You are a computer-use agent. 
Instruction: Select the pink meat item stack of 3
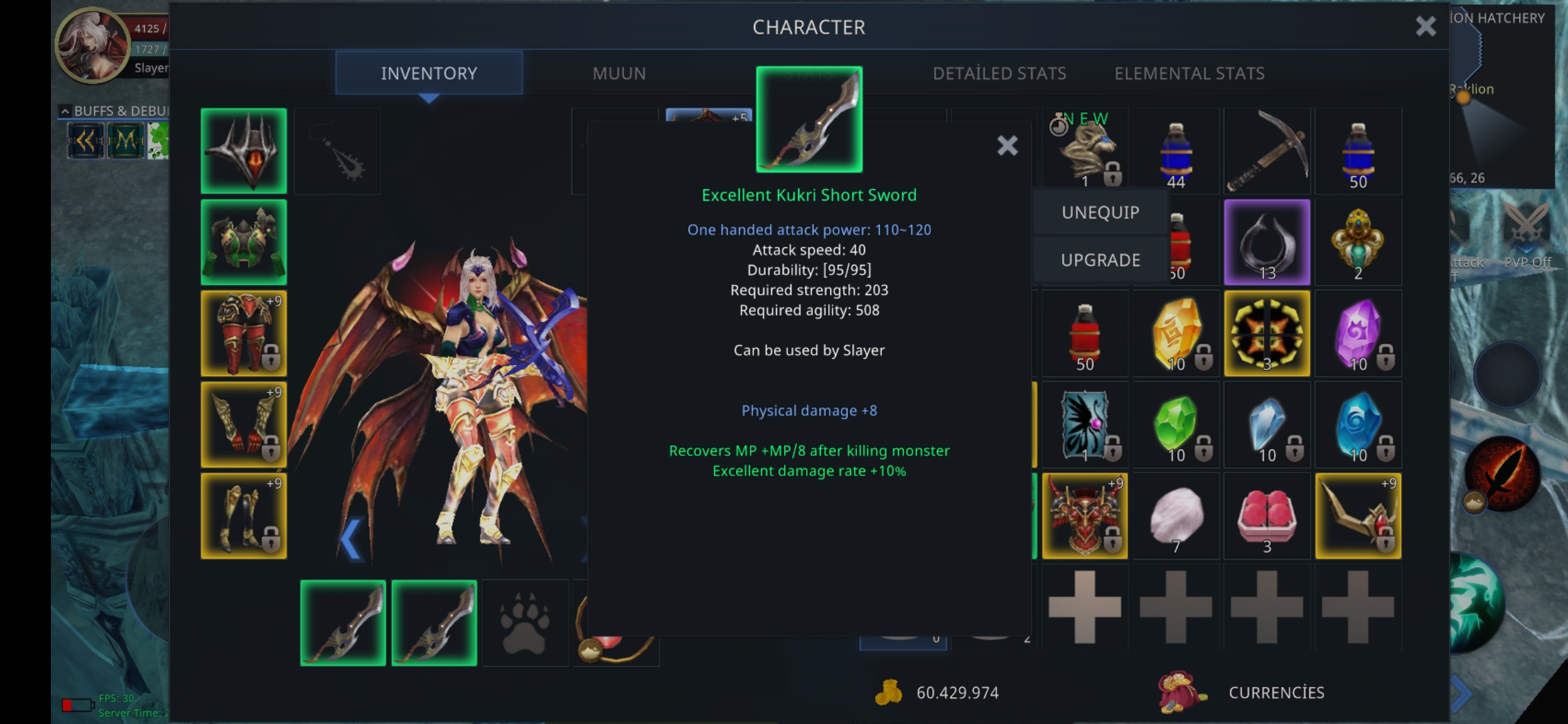point(1266,516)
